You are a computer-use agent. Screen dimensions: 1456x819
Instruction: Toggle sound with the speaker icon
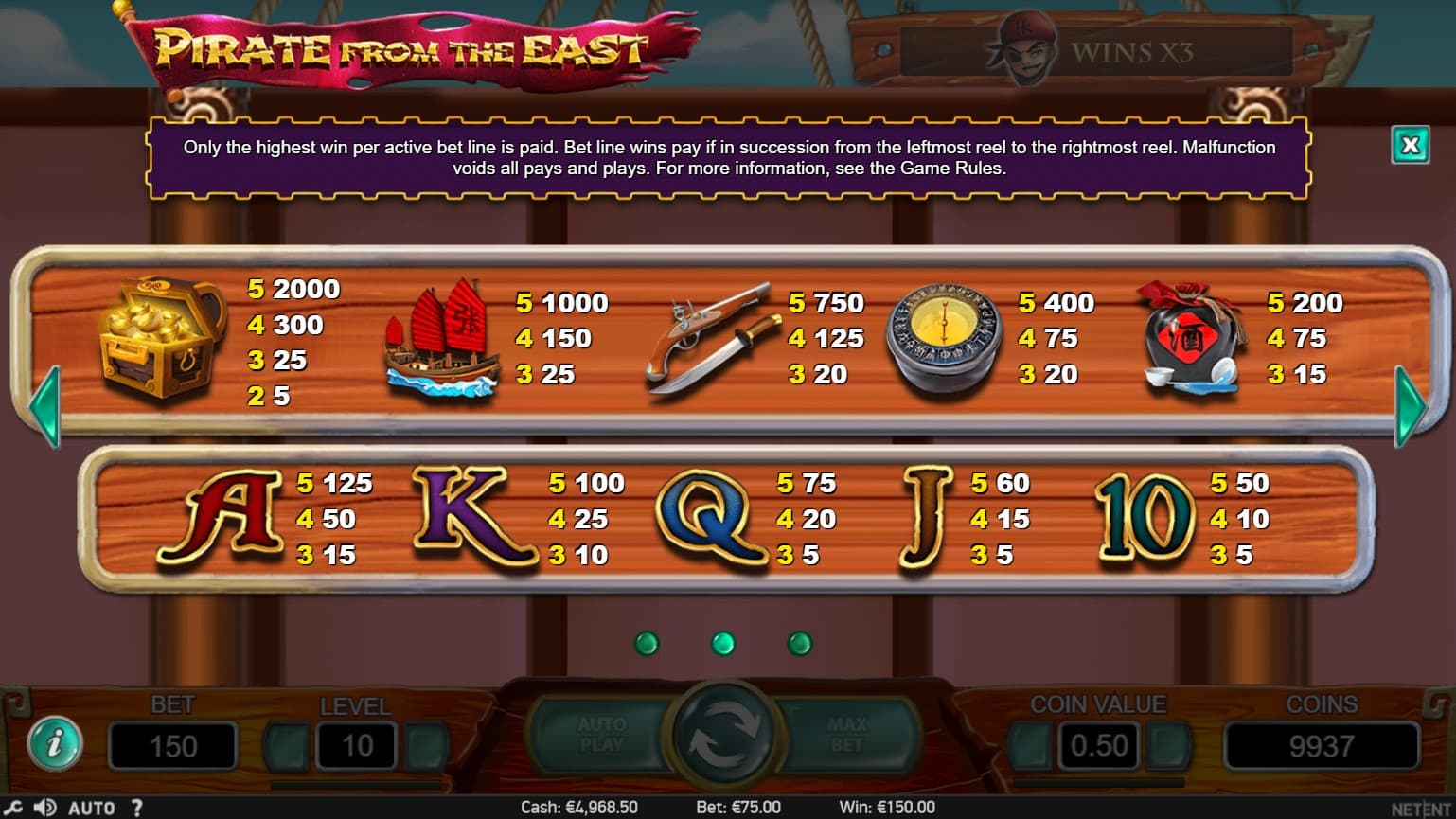point(44,808)
